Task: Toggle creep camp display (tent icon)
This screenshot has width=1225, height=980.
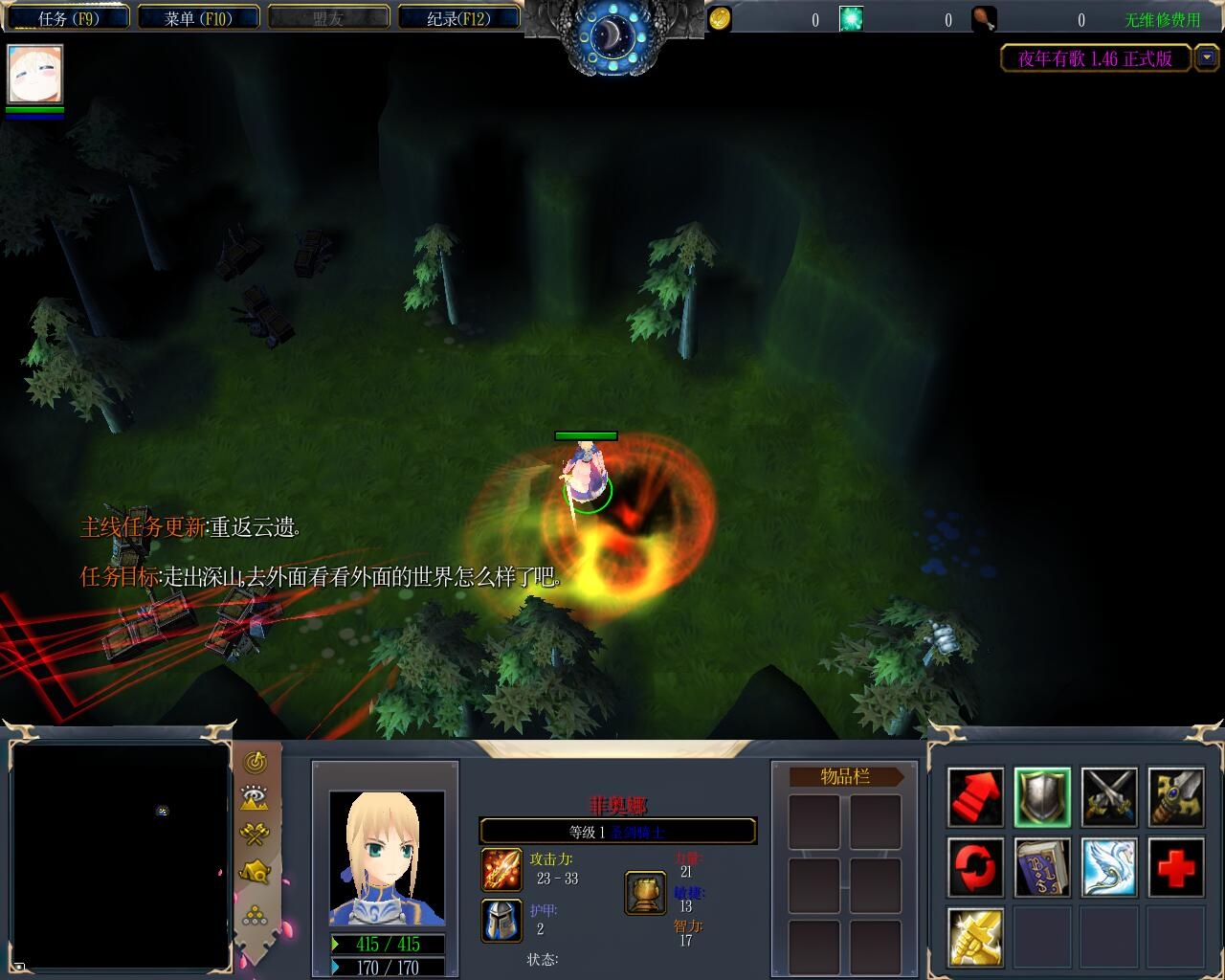Action: [x=255, y=872]
